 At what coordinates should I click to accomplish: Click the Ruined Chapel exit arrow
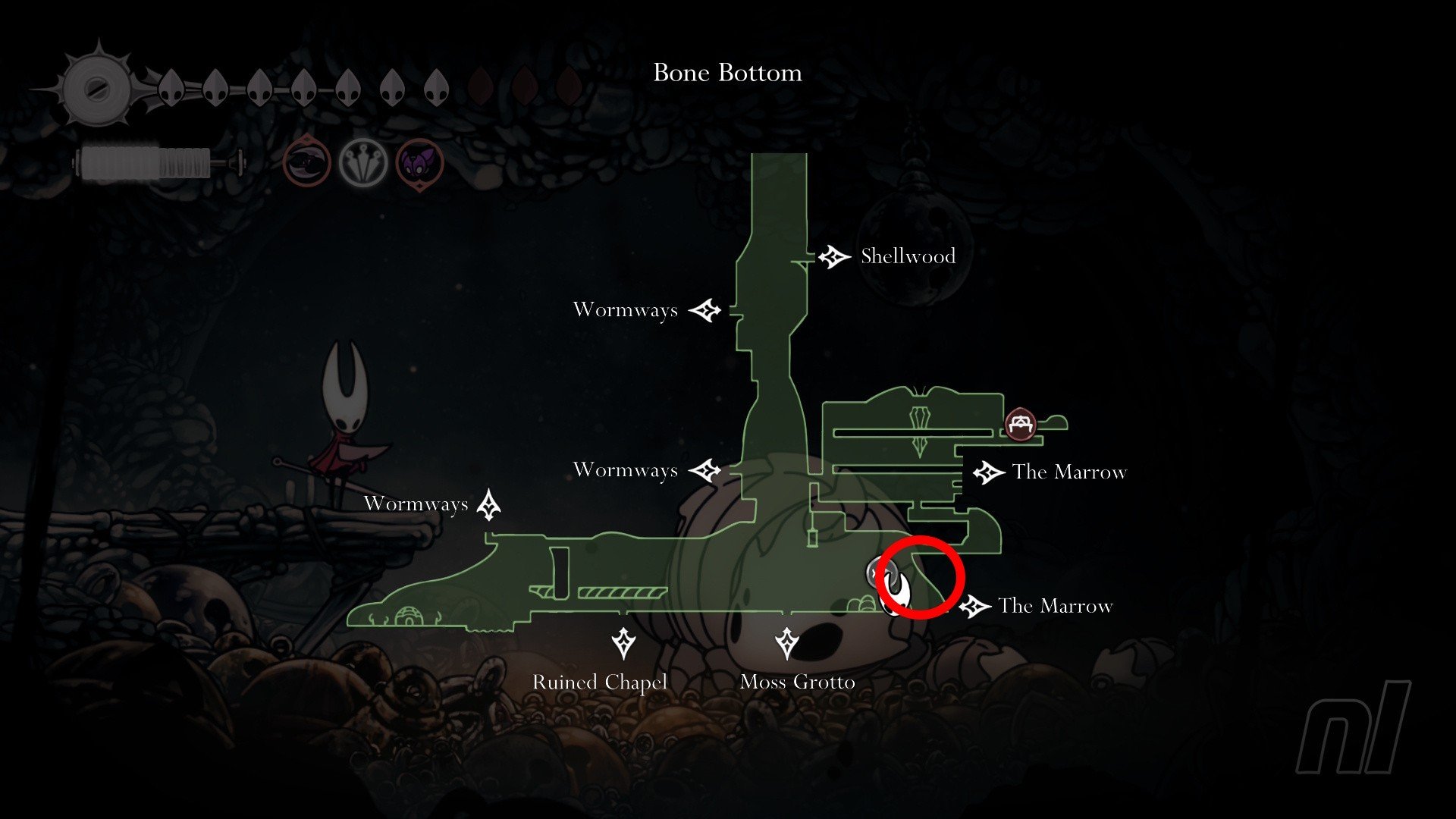point(623,643)
